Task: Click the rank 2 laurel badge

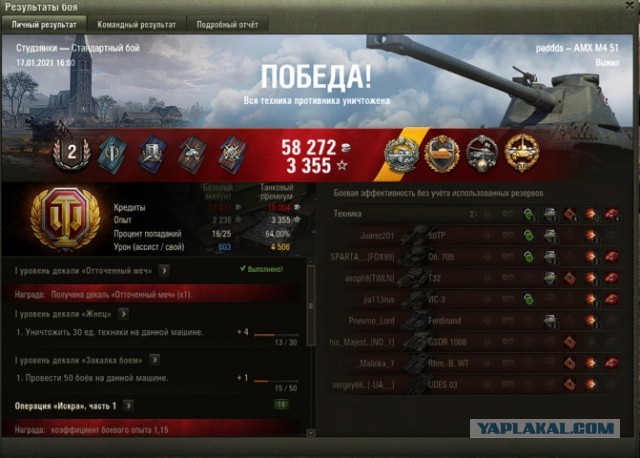Action: [71, 152]
